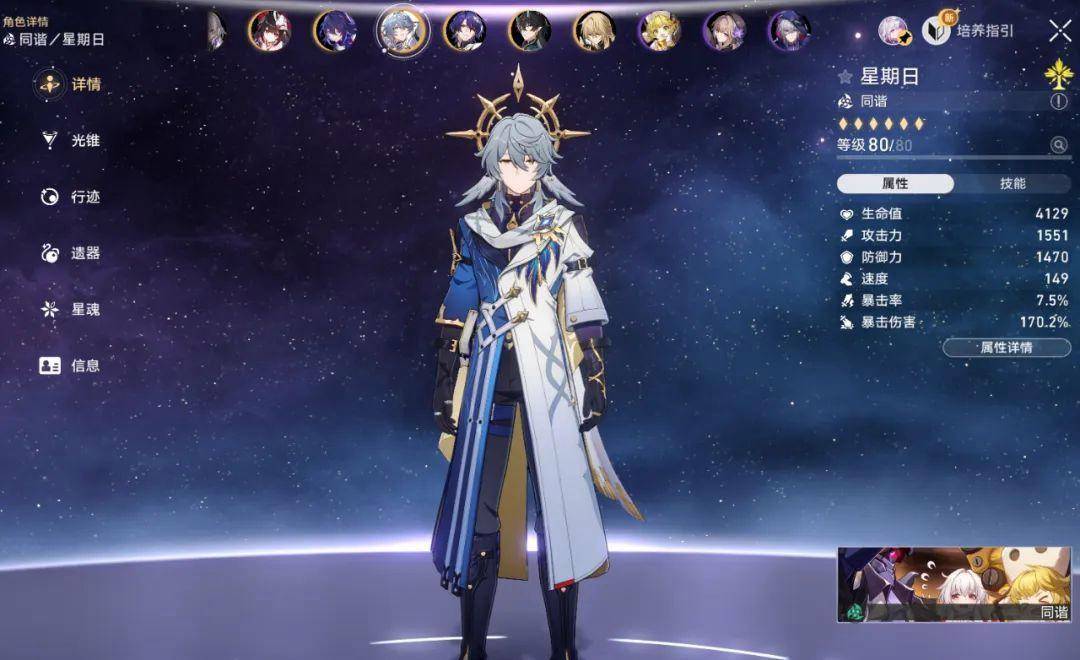Select the red-and-white haired character portrait
The height and width of the screenshot is (660, 1080).
(269, 31)
